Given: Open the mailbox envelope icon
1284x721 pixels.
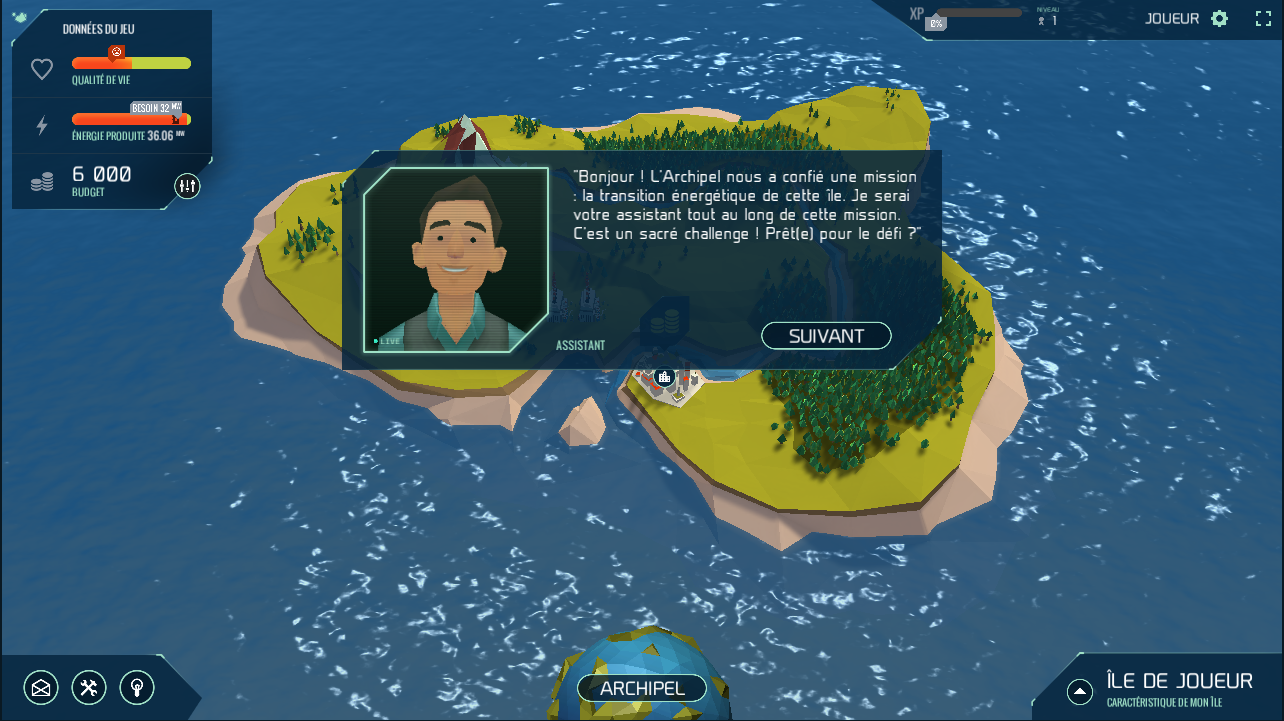Looking at the screenshot, I should (x=41, y=687).
